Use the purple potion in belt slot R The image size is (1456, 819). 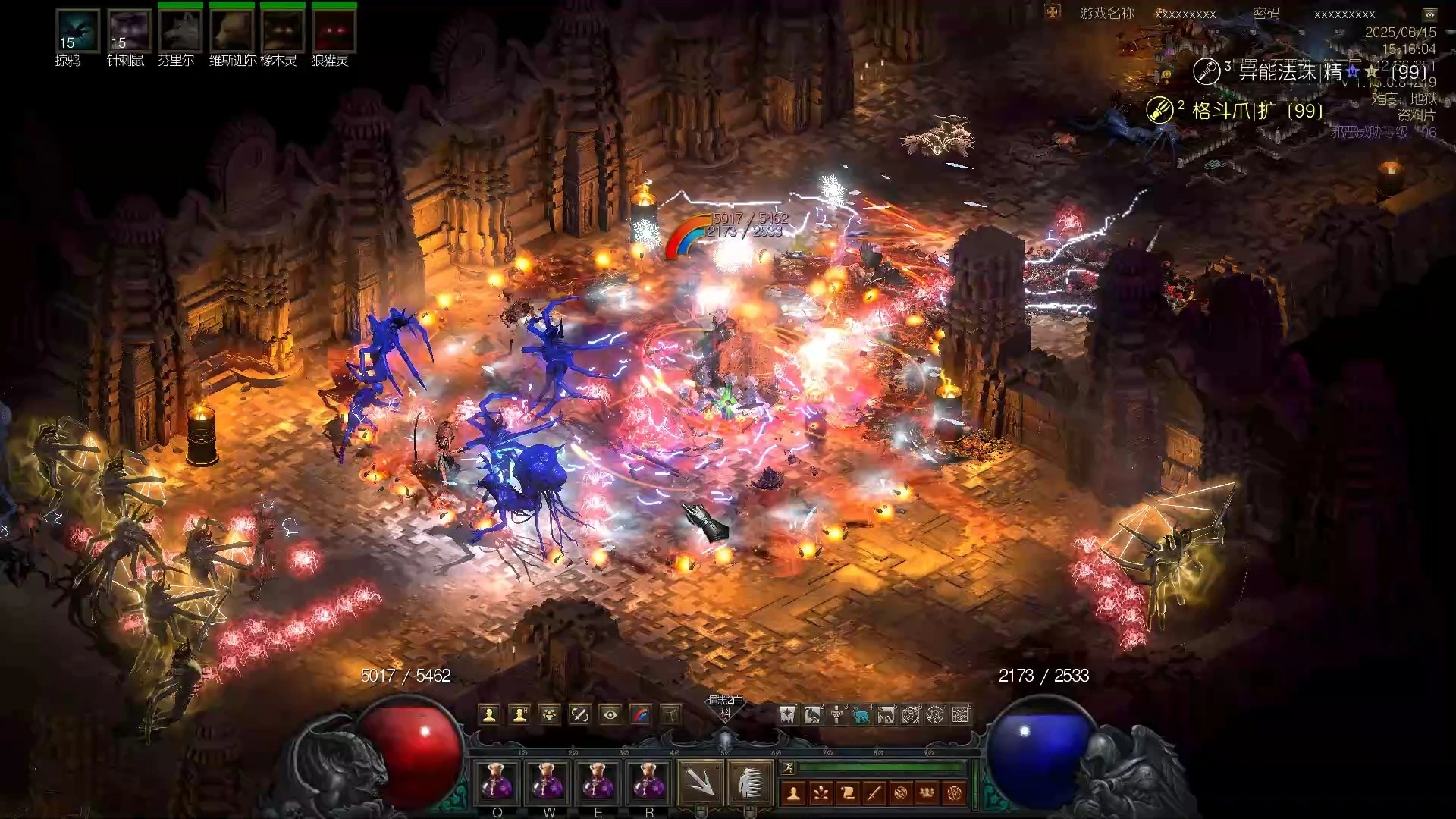648,782
